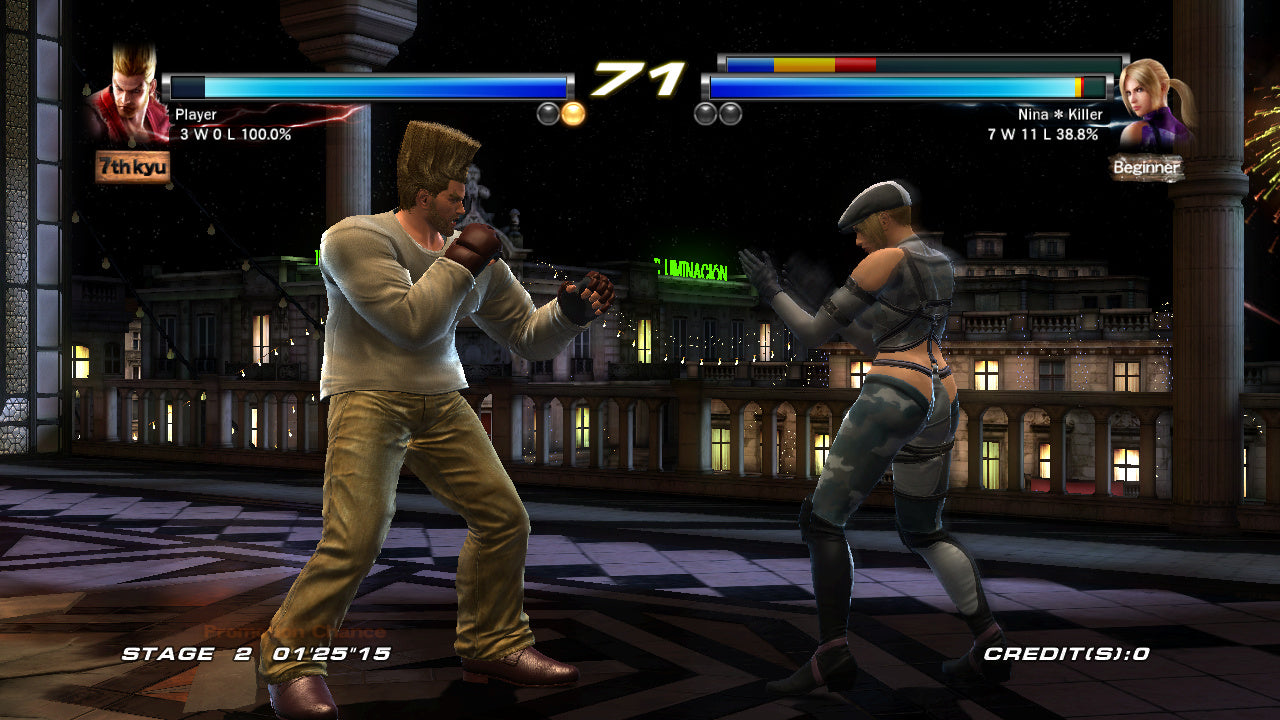Select the Beginner rank badge
Image resolution: width=1280 pixels, height=720 pixels.
click(1147, 168)
